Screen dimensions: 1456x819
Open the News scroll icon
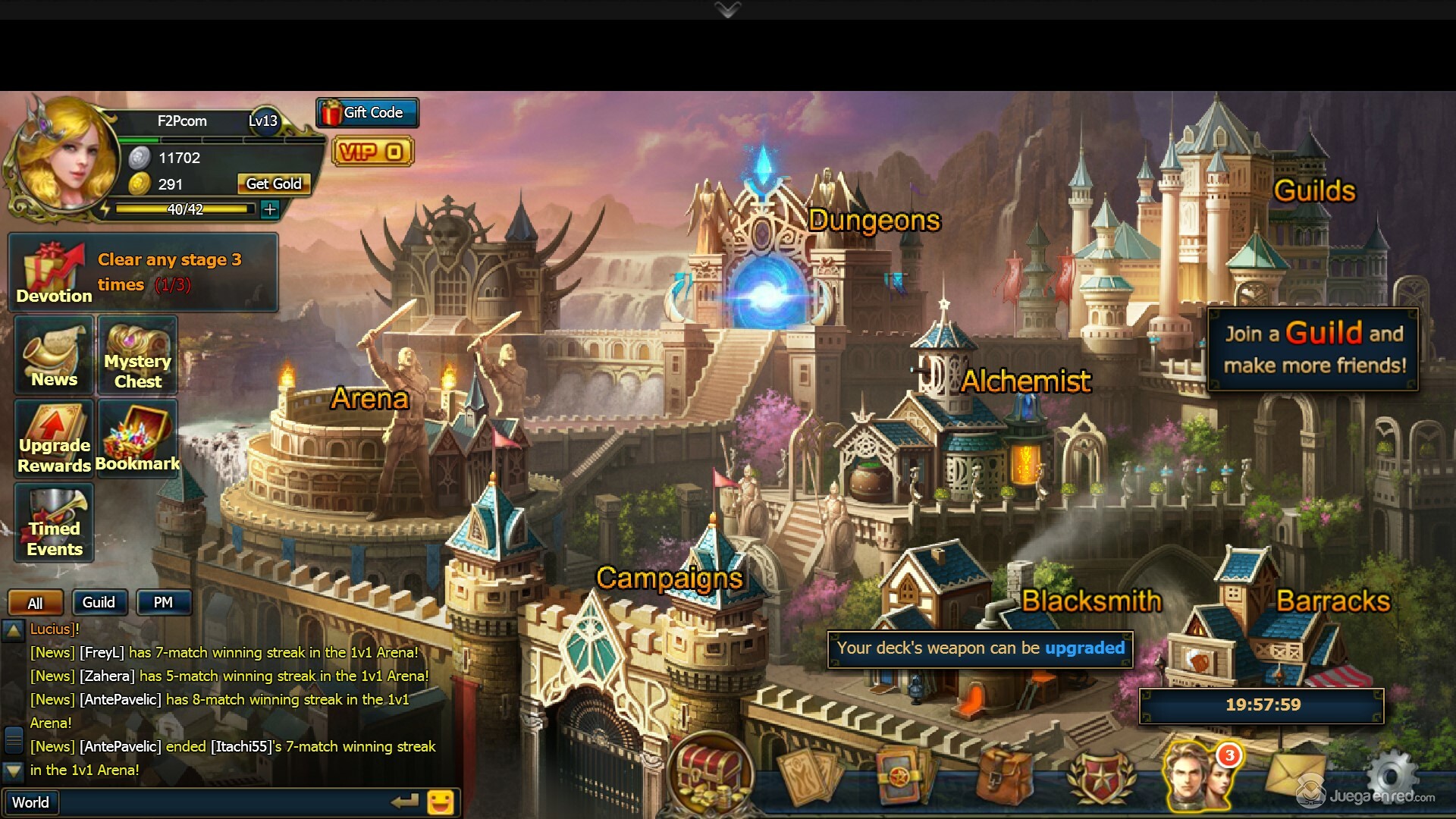point(54,356)
